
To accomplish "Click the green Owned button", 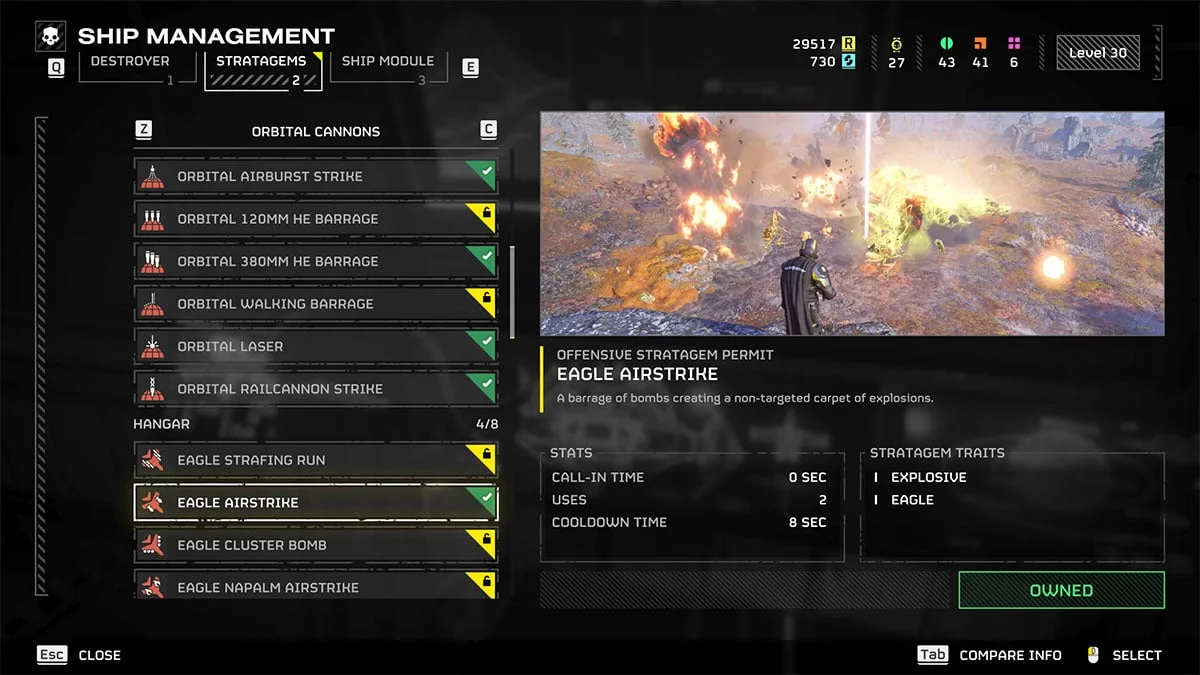I will 1061,590.
